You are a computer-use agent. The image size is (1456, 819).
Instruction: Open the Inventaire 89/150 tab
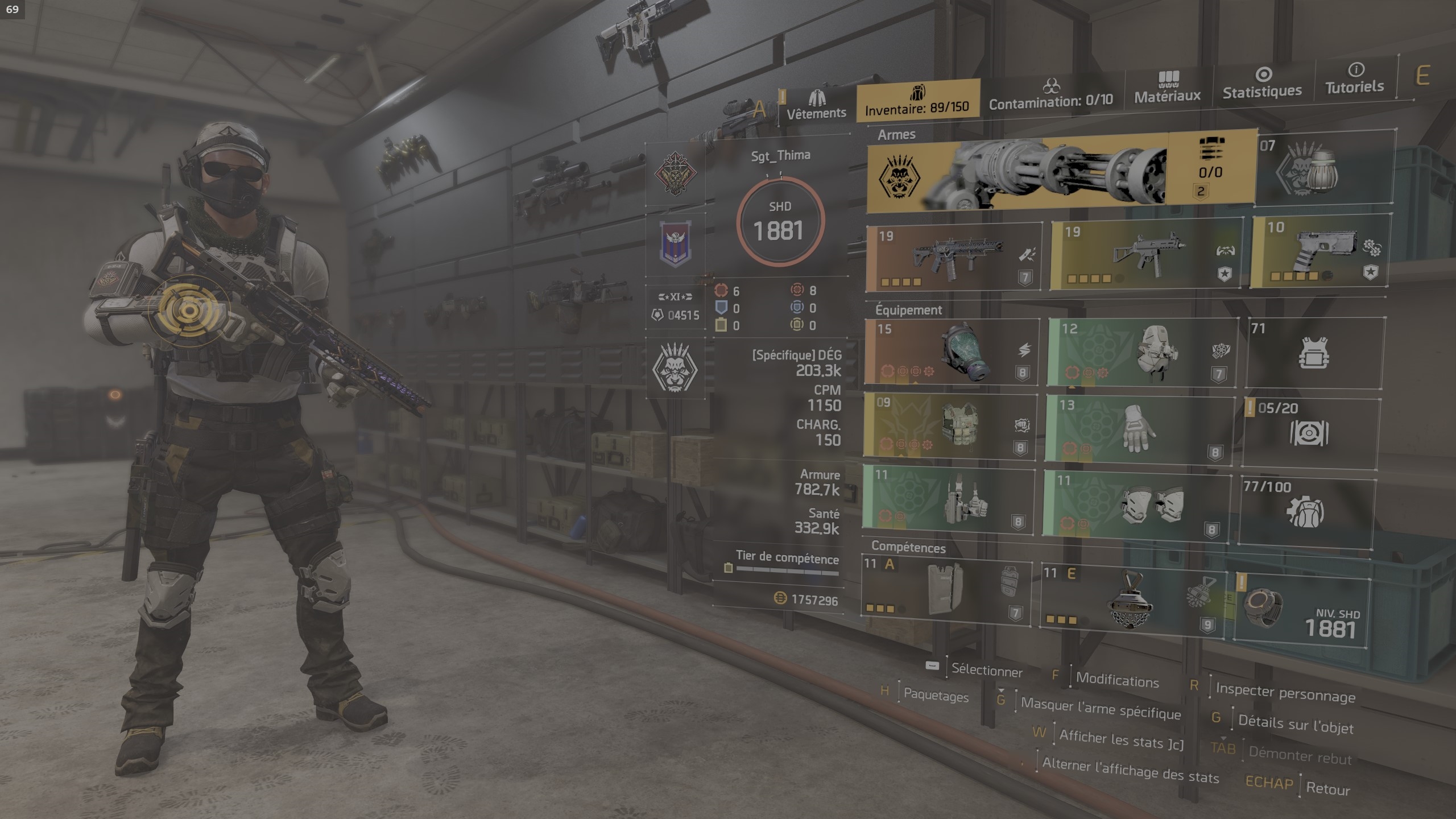point(917,100)
